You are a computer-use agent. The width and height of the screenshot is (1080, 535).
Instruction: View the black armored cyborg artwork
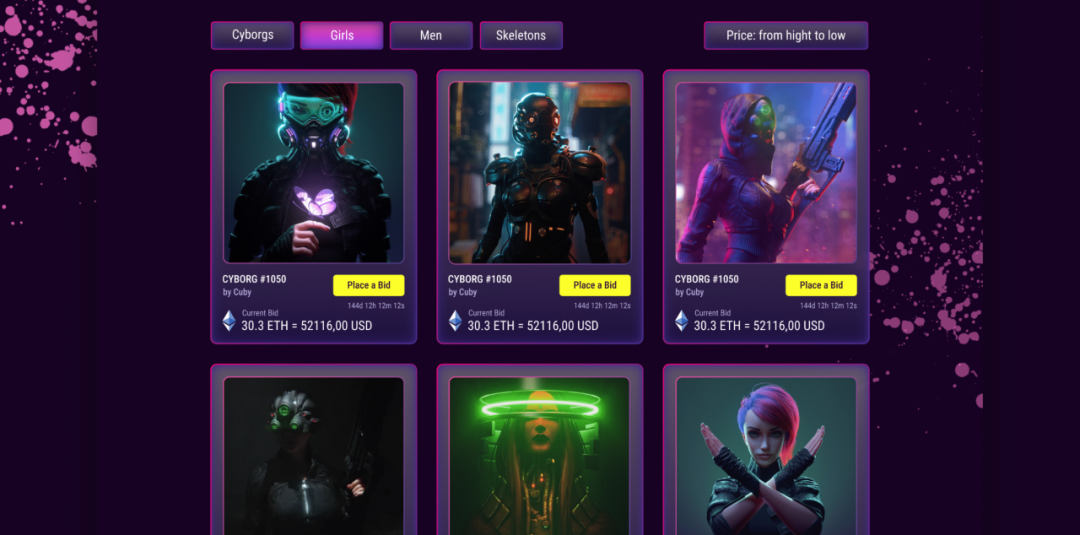tap(540, 173)
